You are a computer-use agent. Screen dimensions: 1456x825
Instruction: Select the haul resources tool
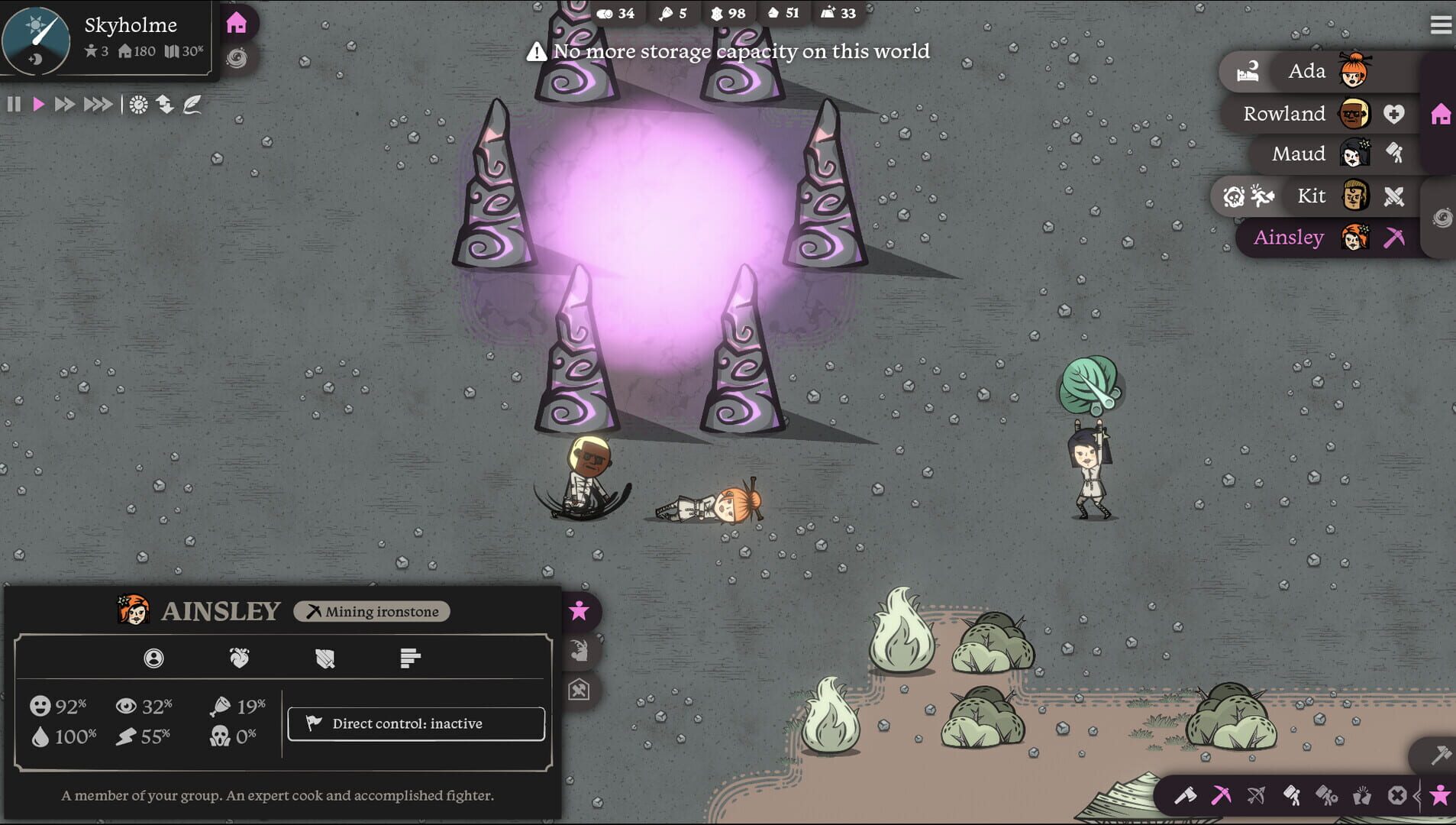tap(1291, 794)
